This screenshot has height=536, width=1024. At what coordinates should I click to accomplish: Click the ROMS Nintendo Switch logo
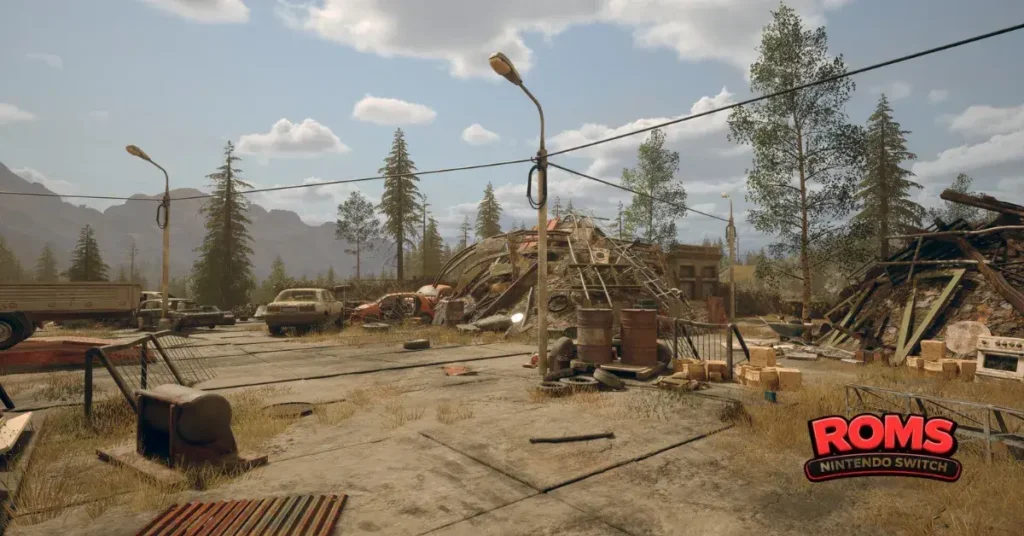point(883,447)
